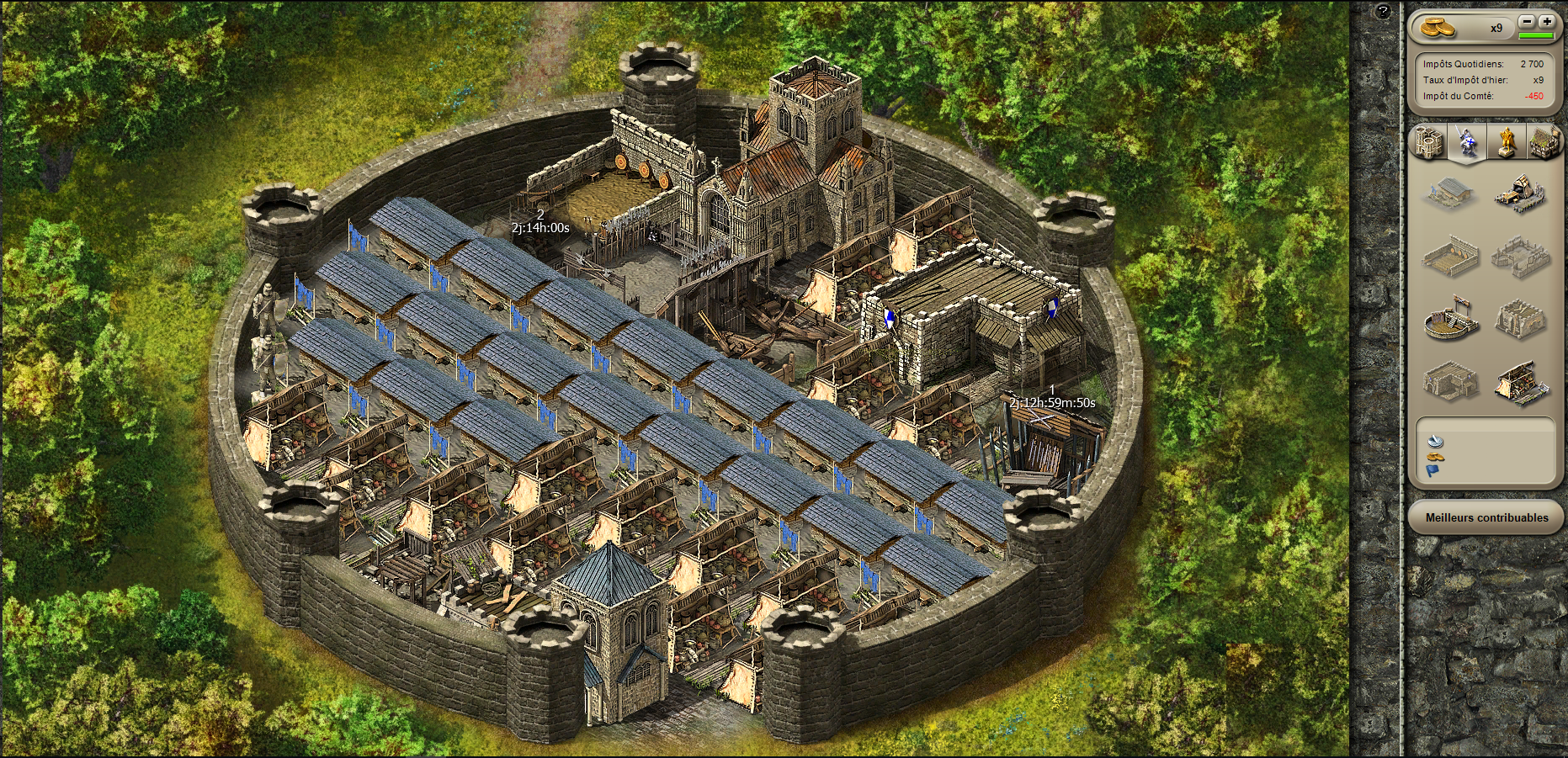Choose the blue-roofed barracks building

point(1449,193)
